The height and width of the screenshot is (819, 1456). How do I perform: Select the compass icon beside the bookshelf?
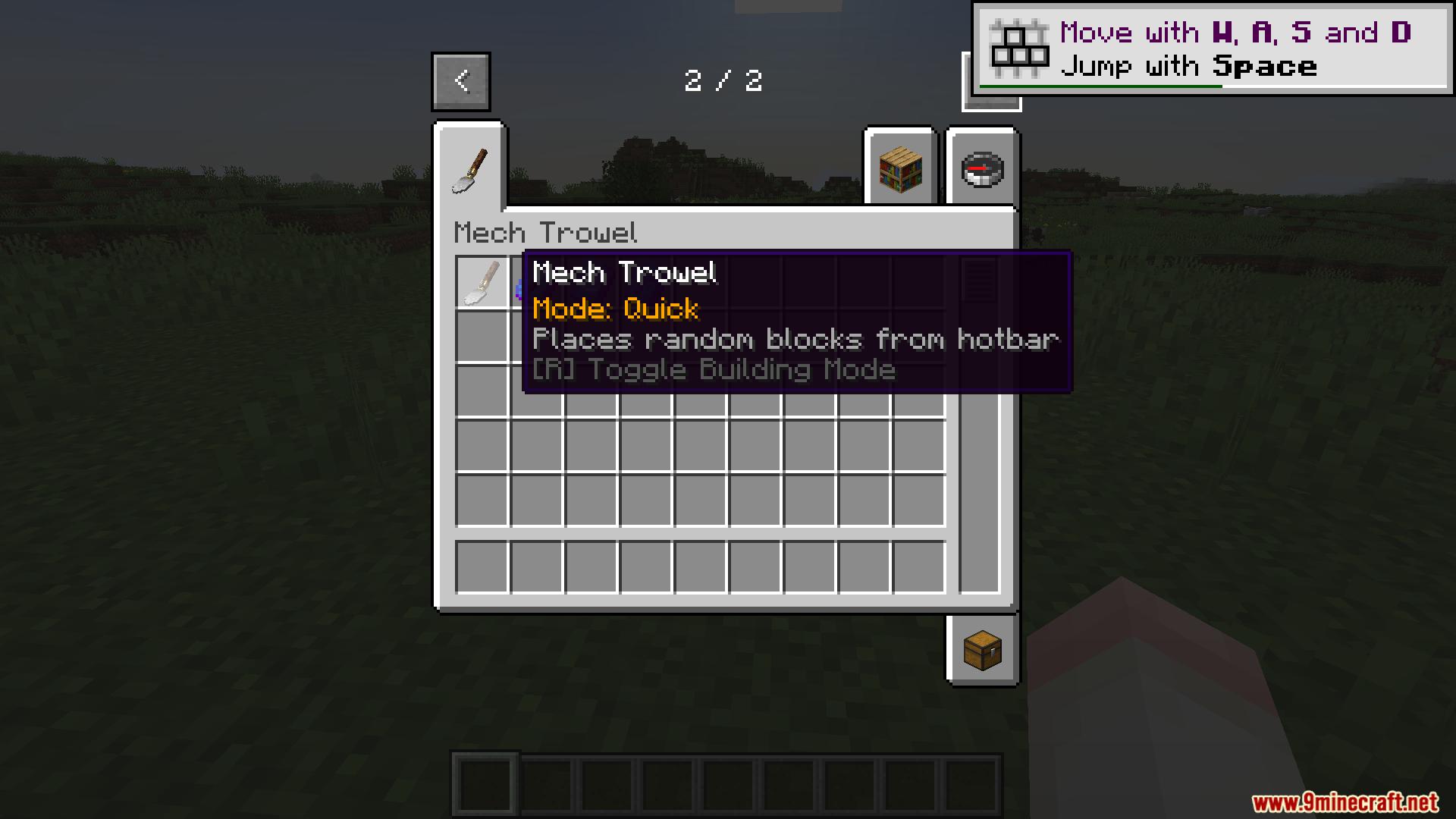tap(981, 169)
